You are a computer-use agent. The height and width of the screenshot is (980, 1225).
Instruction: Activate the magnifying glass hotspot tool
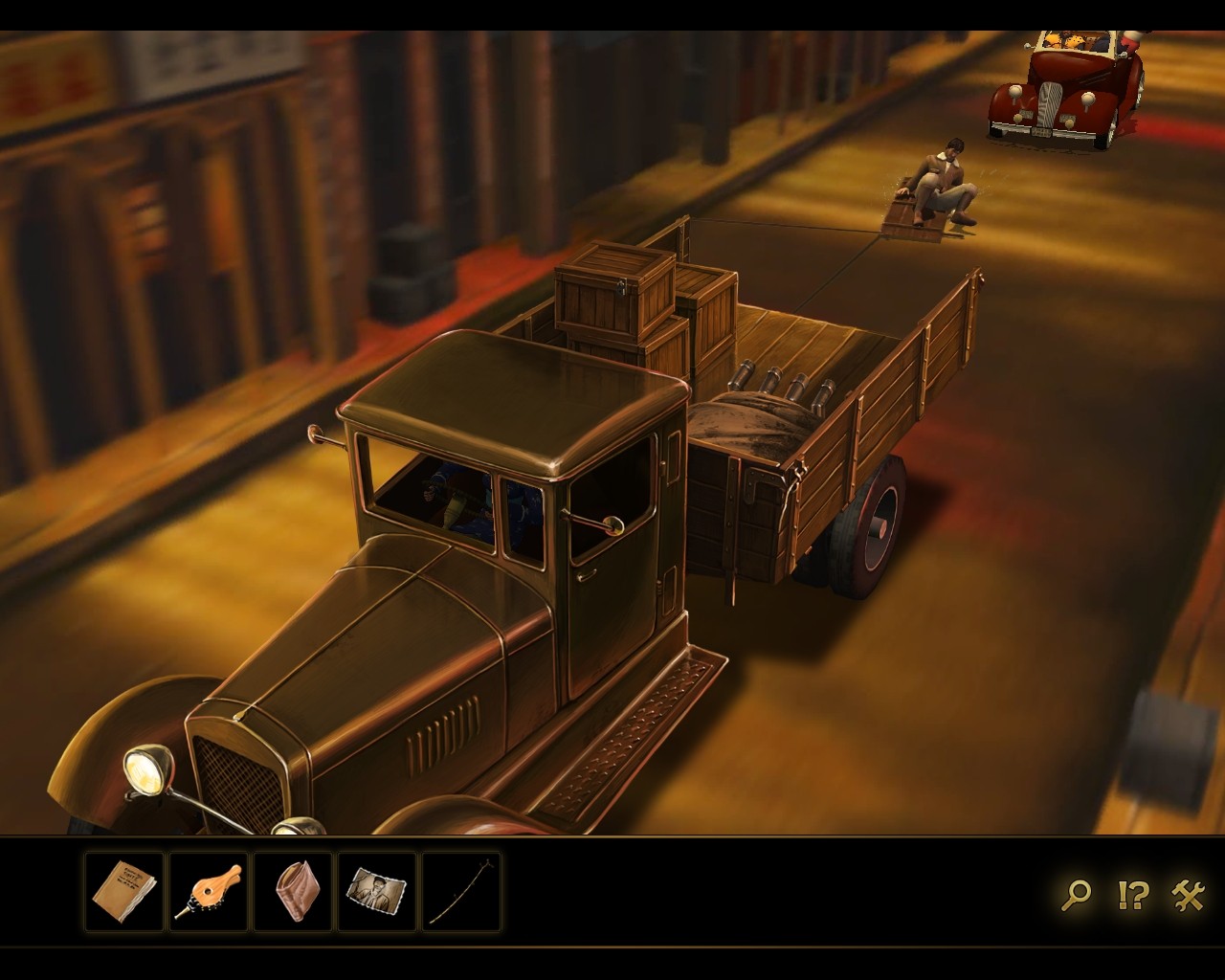1076,895
